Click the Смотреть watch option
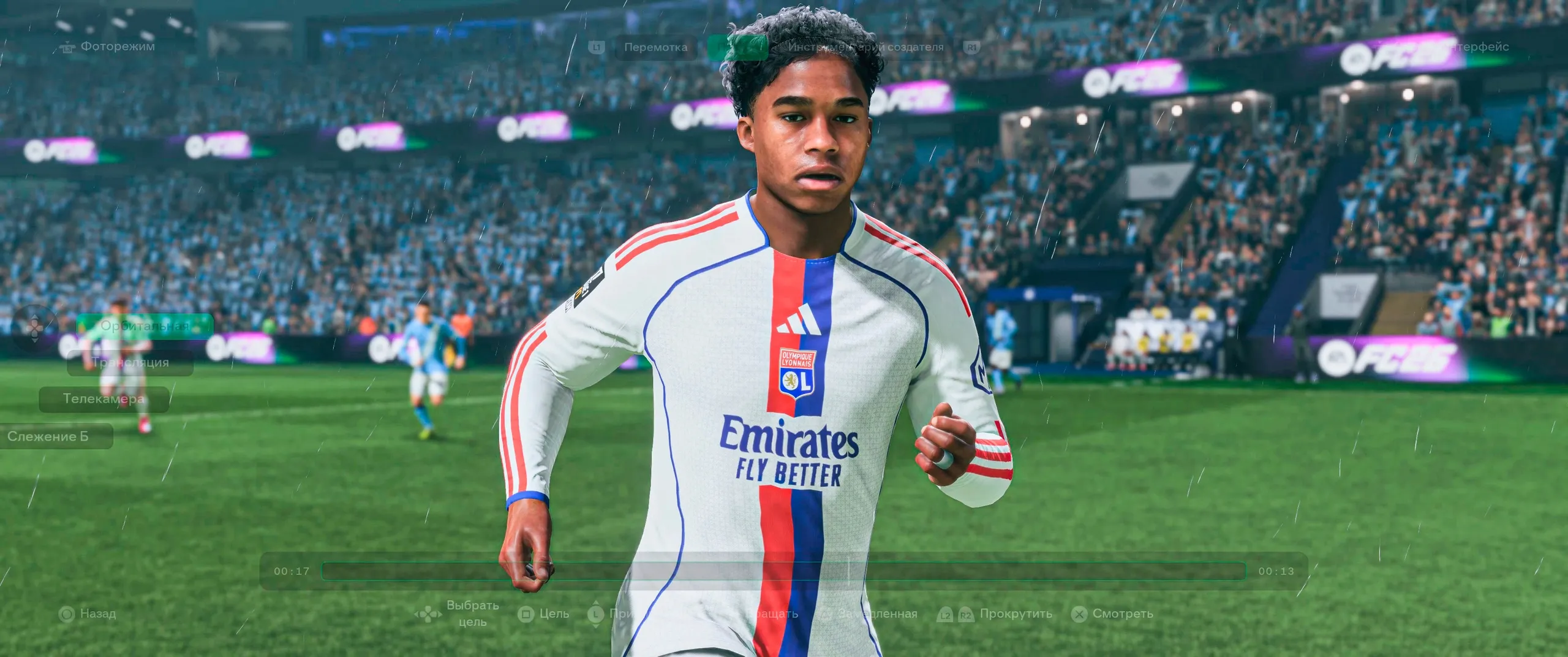Viewport: 1568px width, 657px height. pyautogui.click(x=1122, y=613)
